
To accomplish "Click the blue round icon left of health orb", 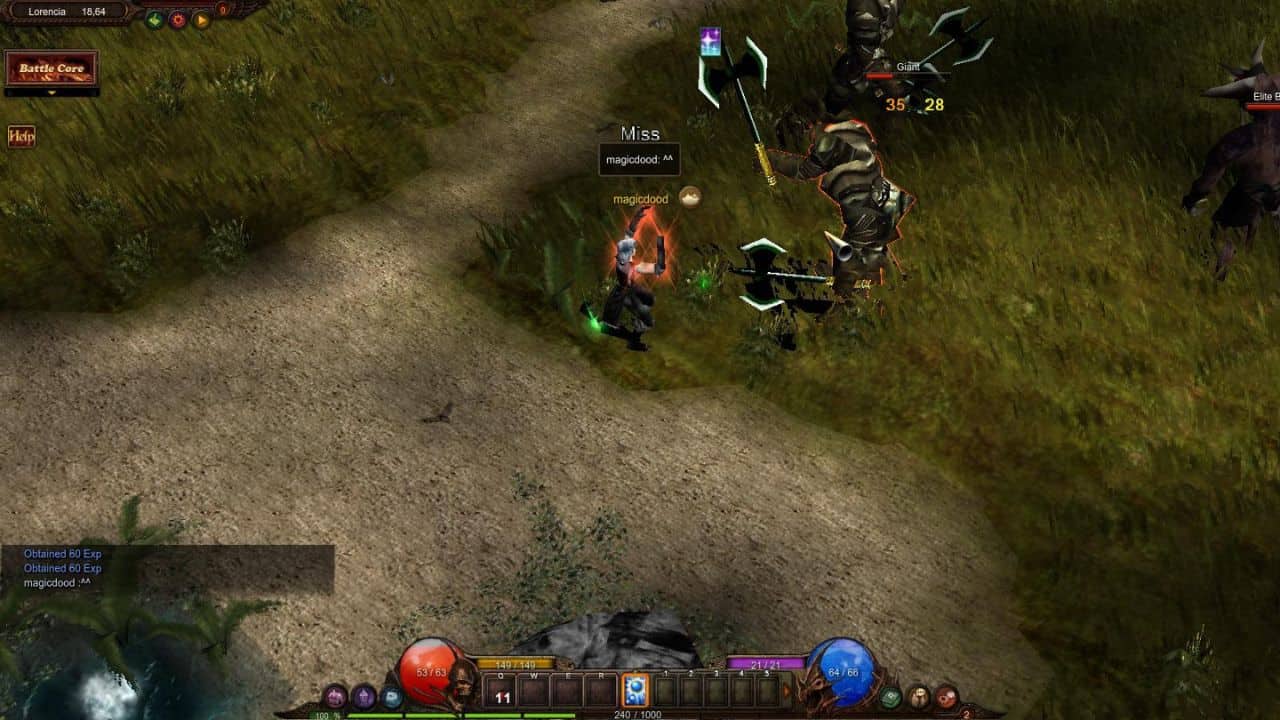I will 391,696.
